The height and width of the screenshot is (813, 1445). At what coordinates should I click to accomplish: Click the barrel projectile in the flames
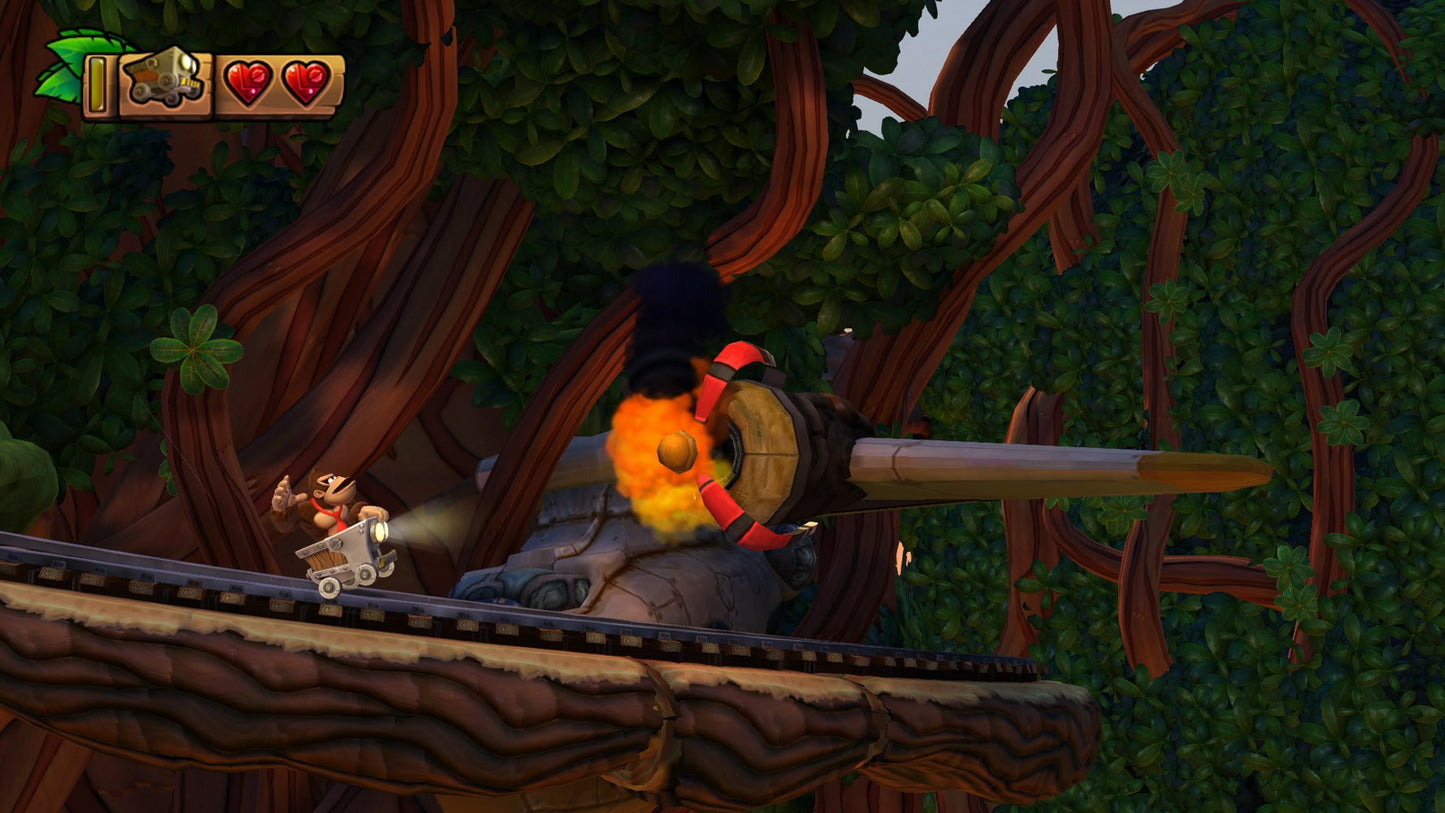[676, 450]
